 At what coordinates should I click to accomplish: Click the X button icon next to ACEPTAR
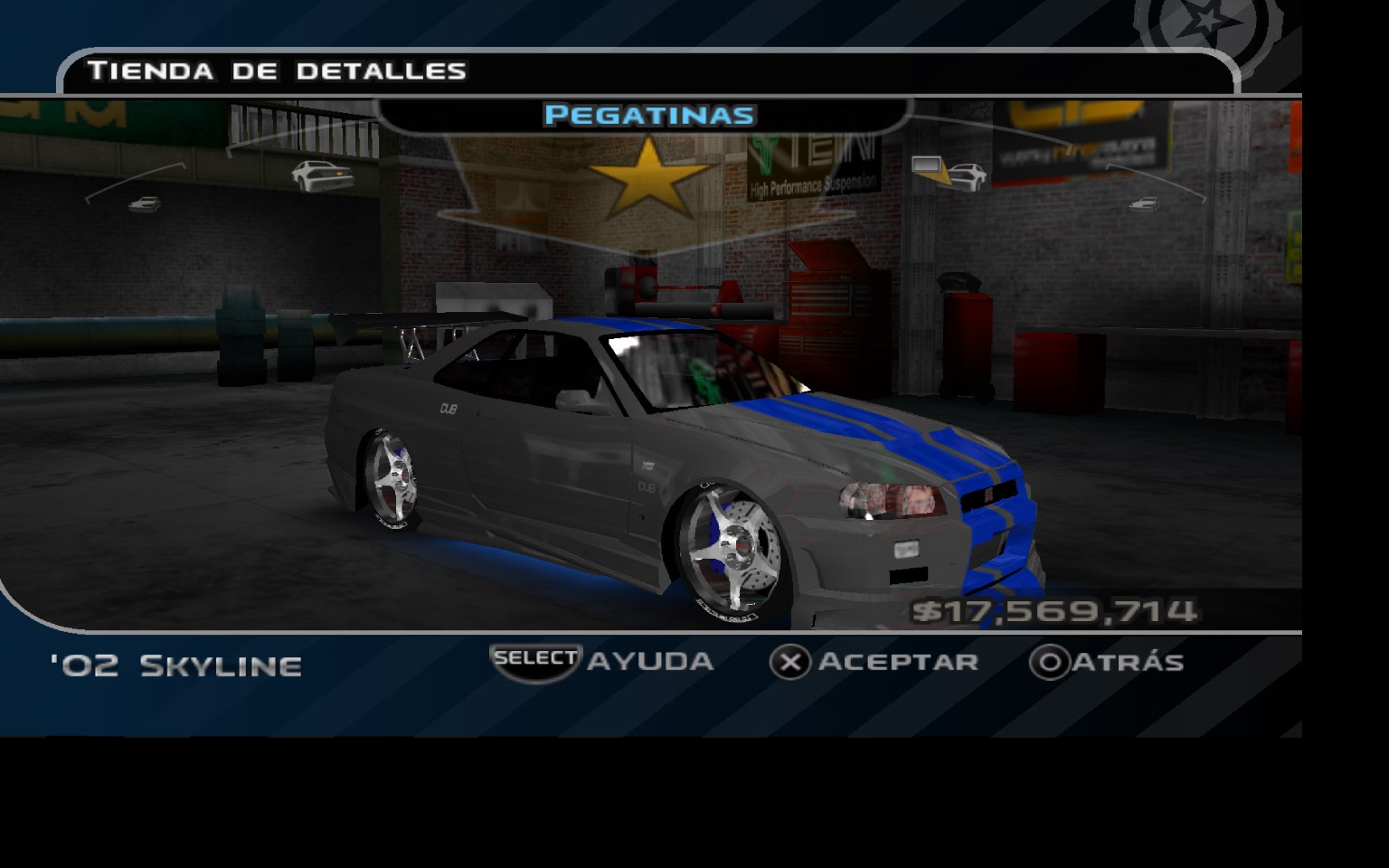792,662
